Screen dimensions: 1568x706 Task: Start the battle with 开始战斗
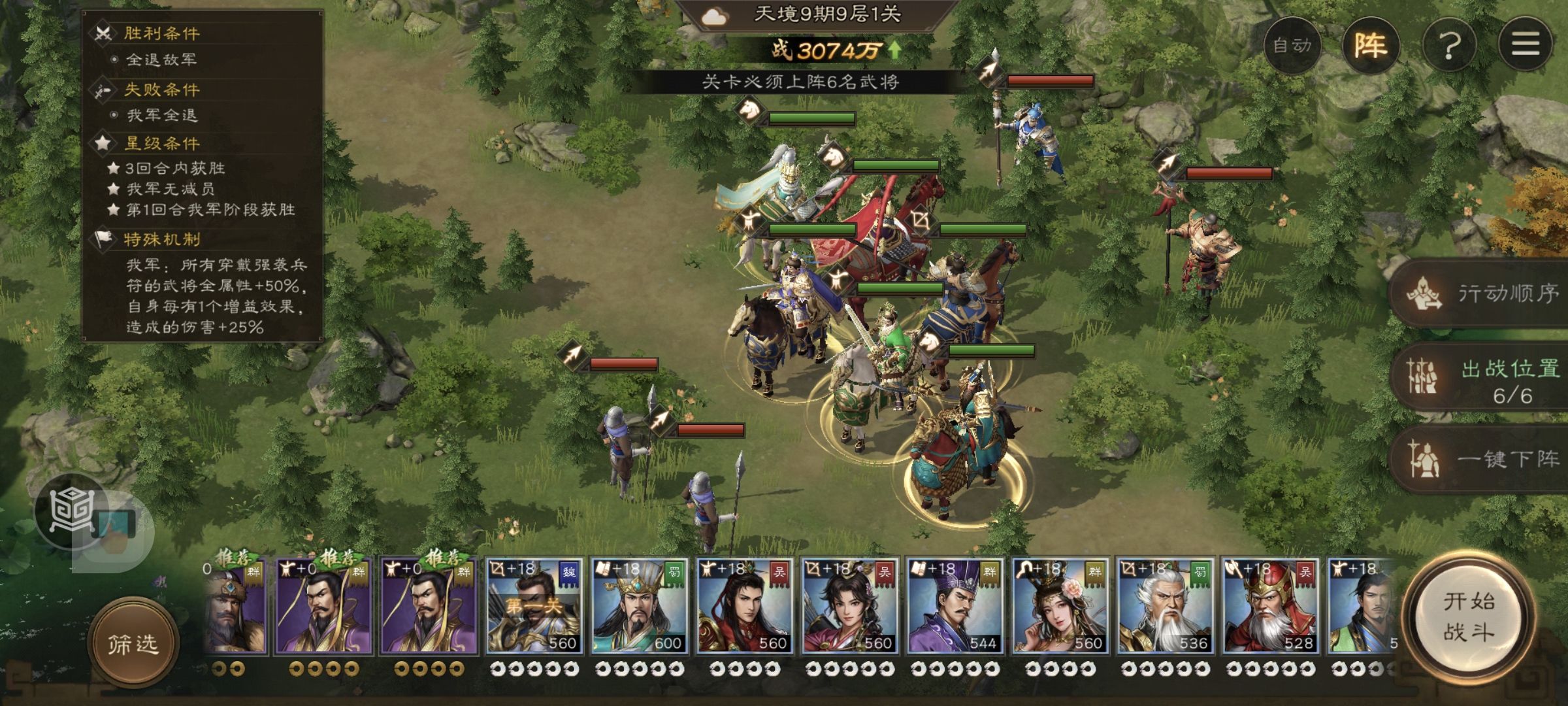pos(1469,617)
